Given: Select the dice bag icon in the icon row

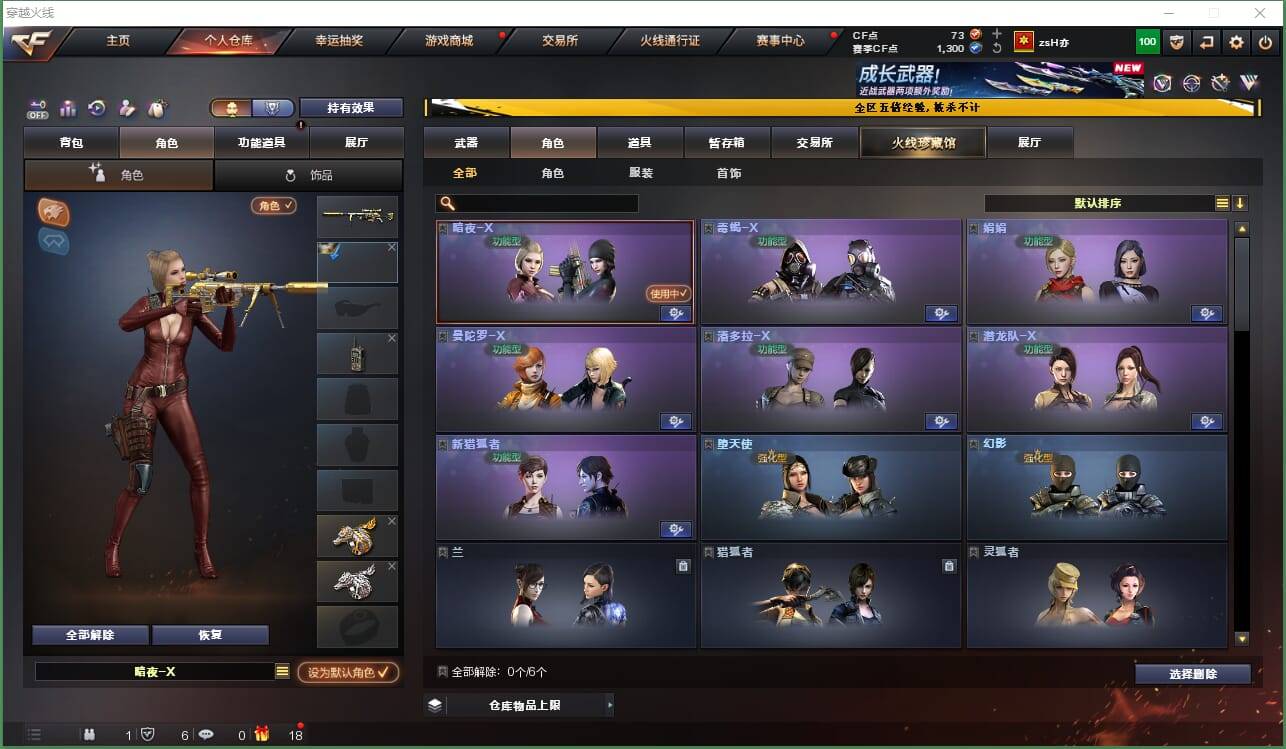Looking at the screenshot, I should (x=156, y=107).
